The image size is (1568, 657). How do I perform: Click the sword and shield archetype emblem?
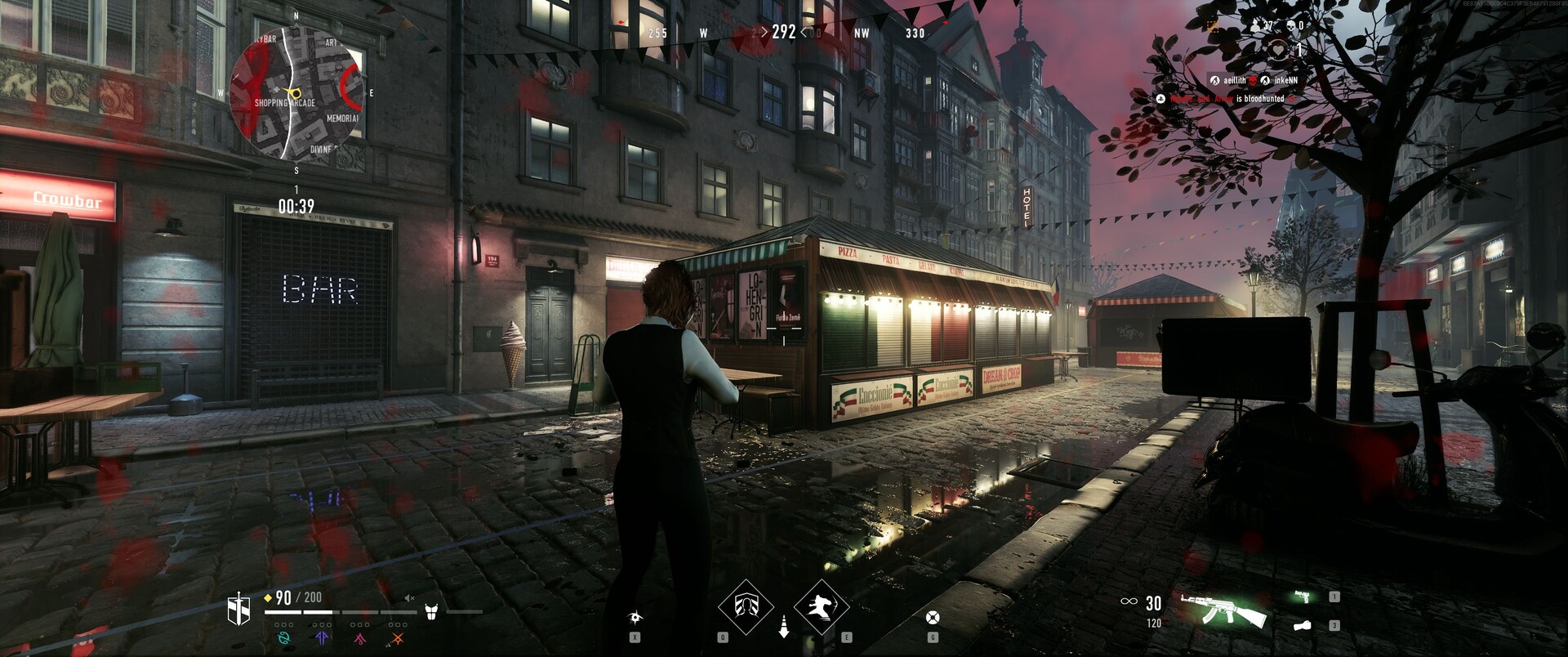click(238, 609)
